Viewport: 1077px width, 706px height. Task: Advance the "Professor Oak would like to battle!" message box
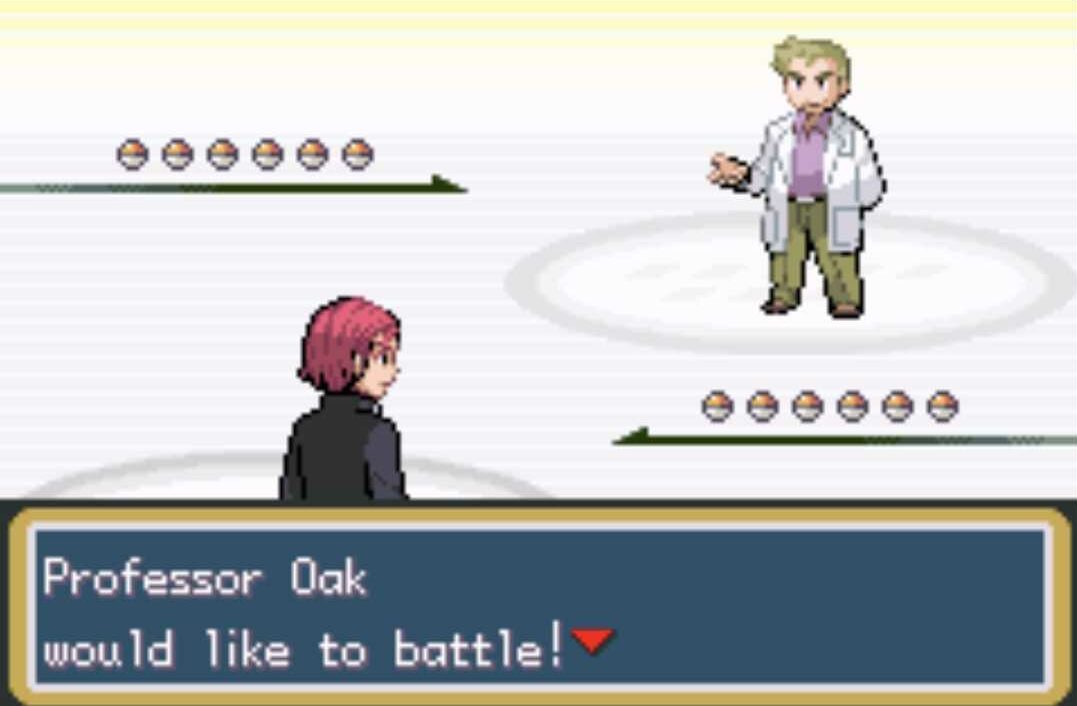538,606
